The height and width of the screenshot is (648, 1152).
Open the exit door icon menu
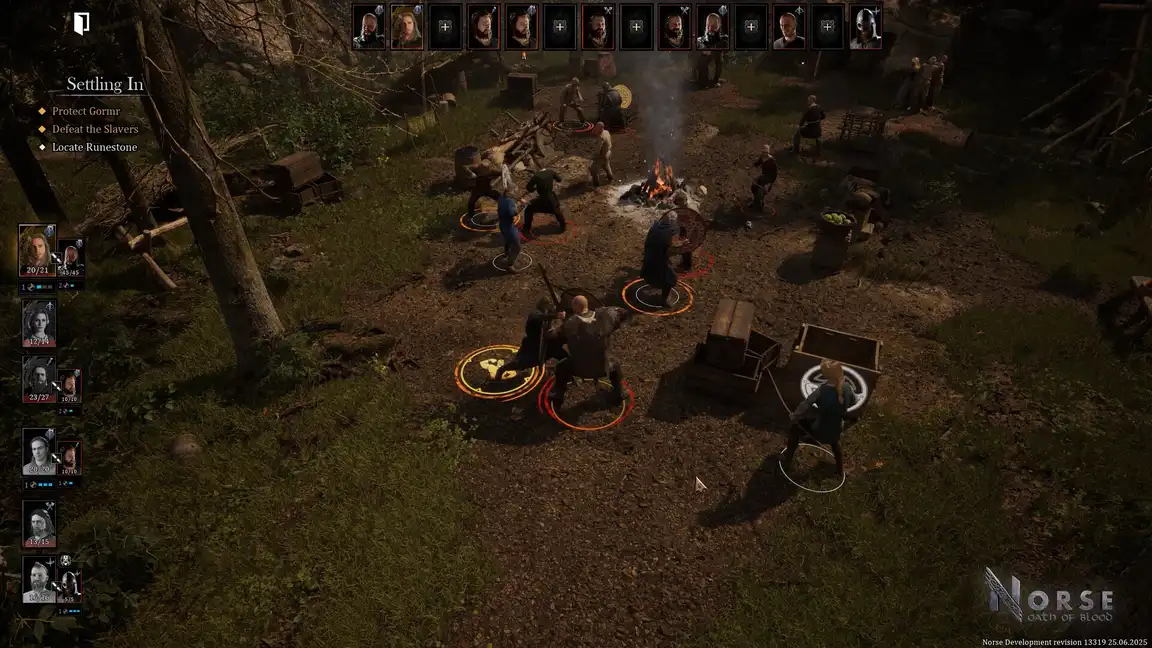pos(82,24)
